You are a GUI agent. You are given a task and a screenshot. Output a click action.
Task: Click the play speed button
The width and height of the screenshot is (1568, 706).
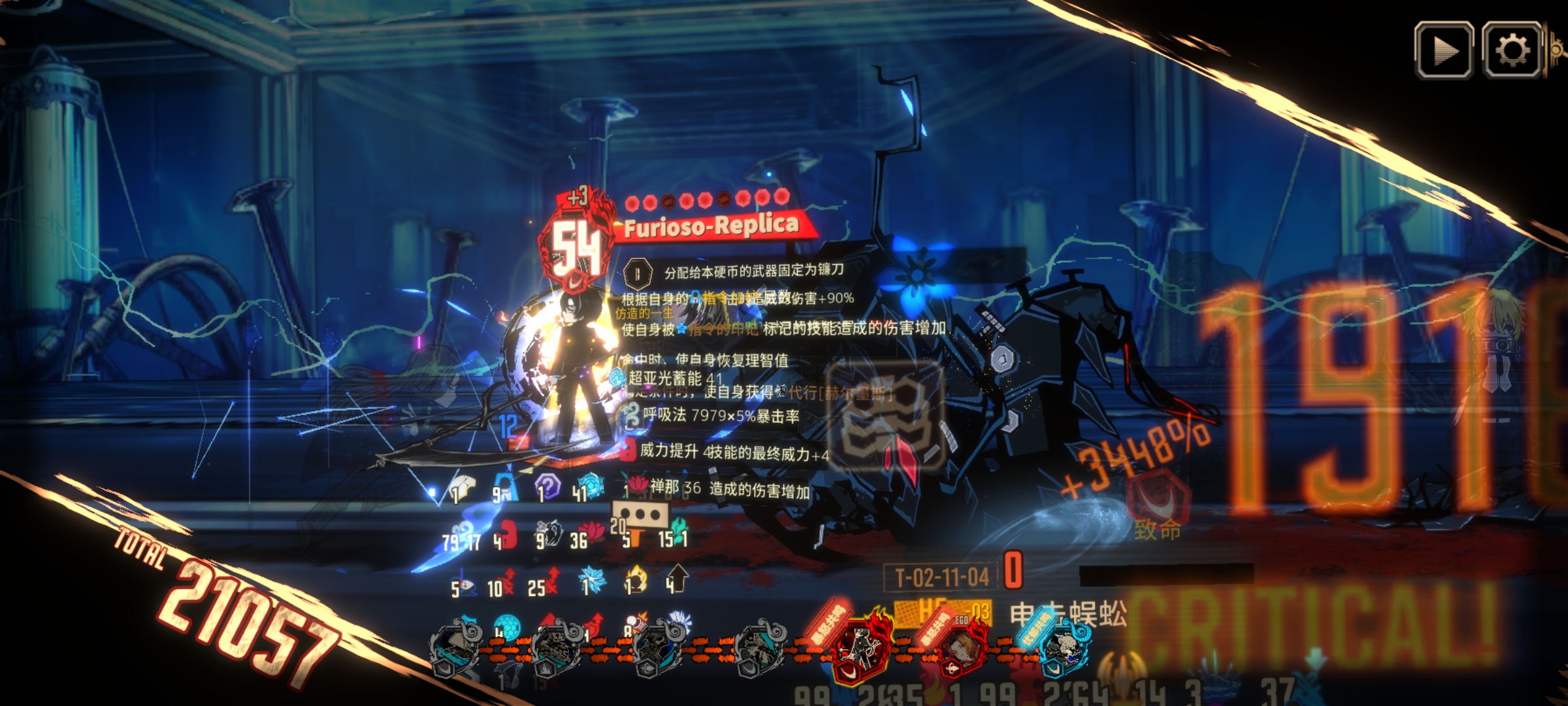[1443, 50]
